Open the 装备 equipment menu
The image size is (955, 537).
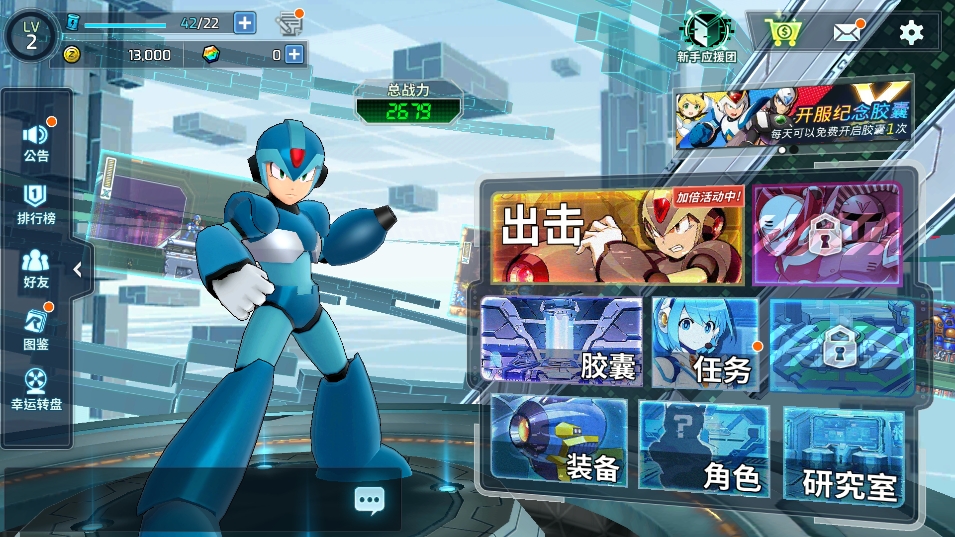point(559,442)
